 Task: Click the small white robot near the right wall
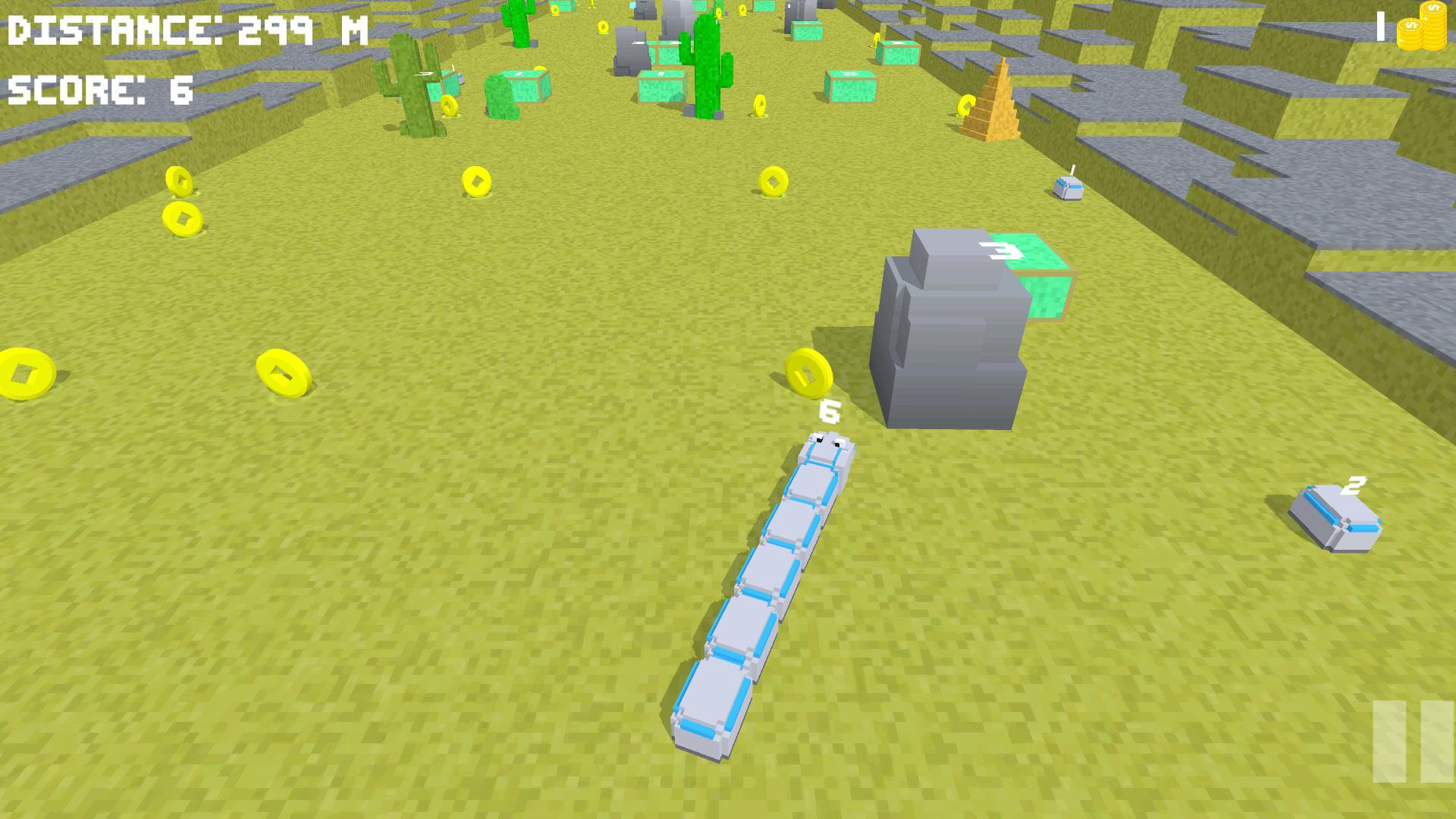[1068, 188]
